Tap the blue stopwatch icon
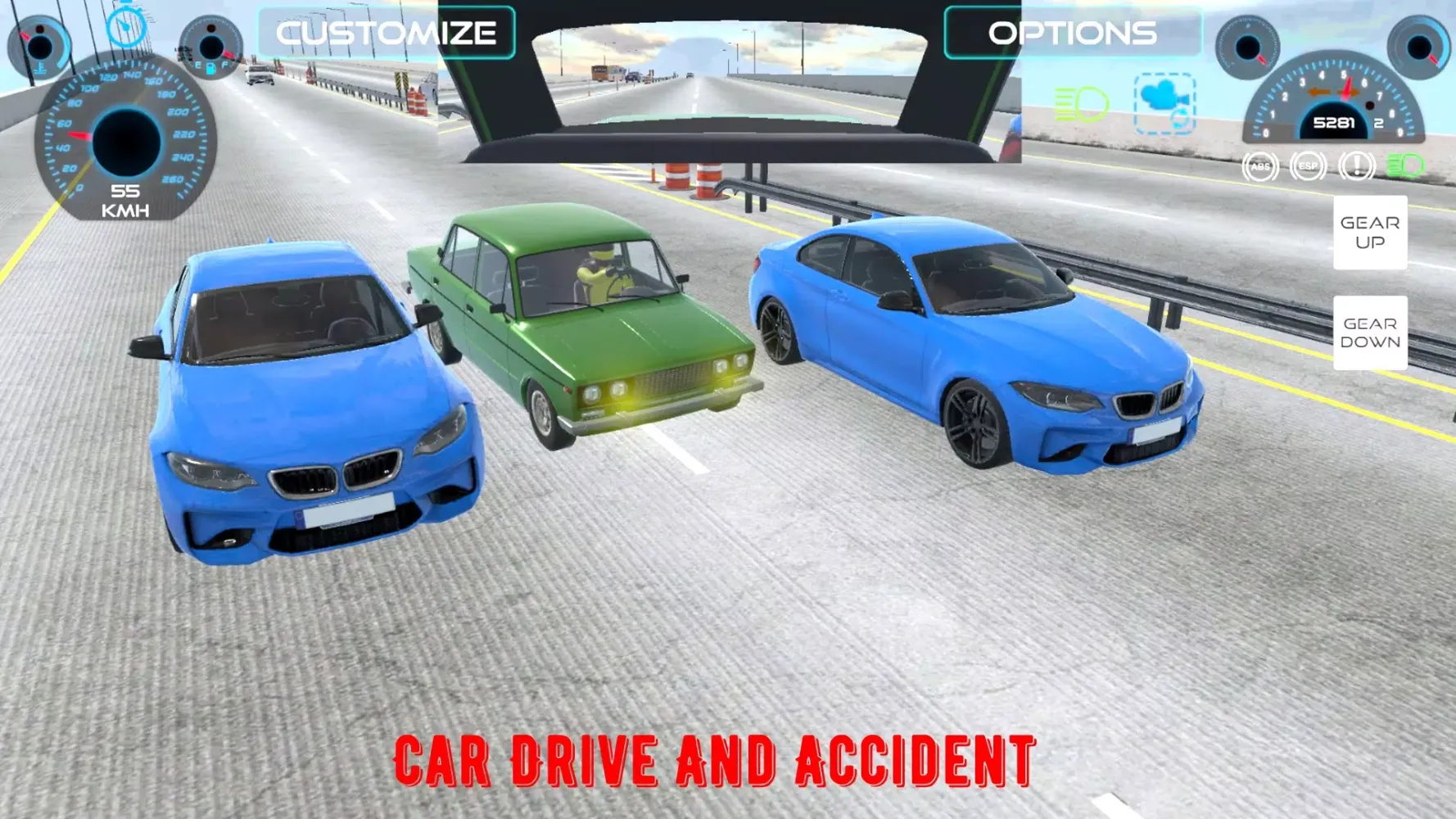The width and height of the screenshot is (1456, 819). coord(126,26)
